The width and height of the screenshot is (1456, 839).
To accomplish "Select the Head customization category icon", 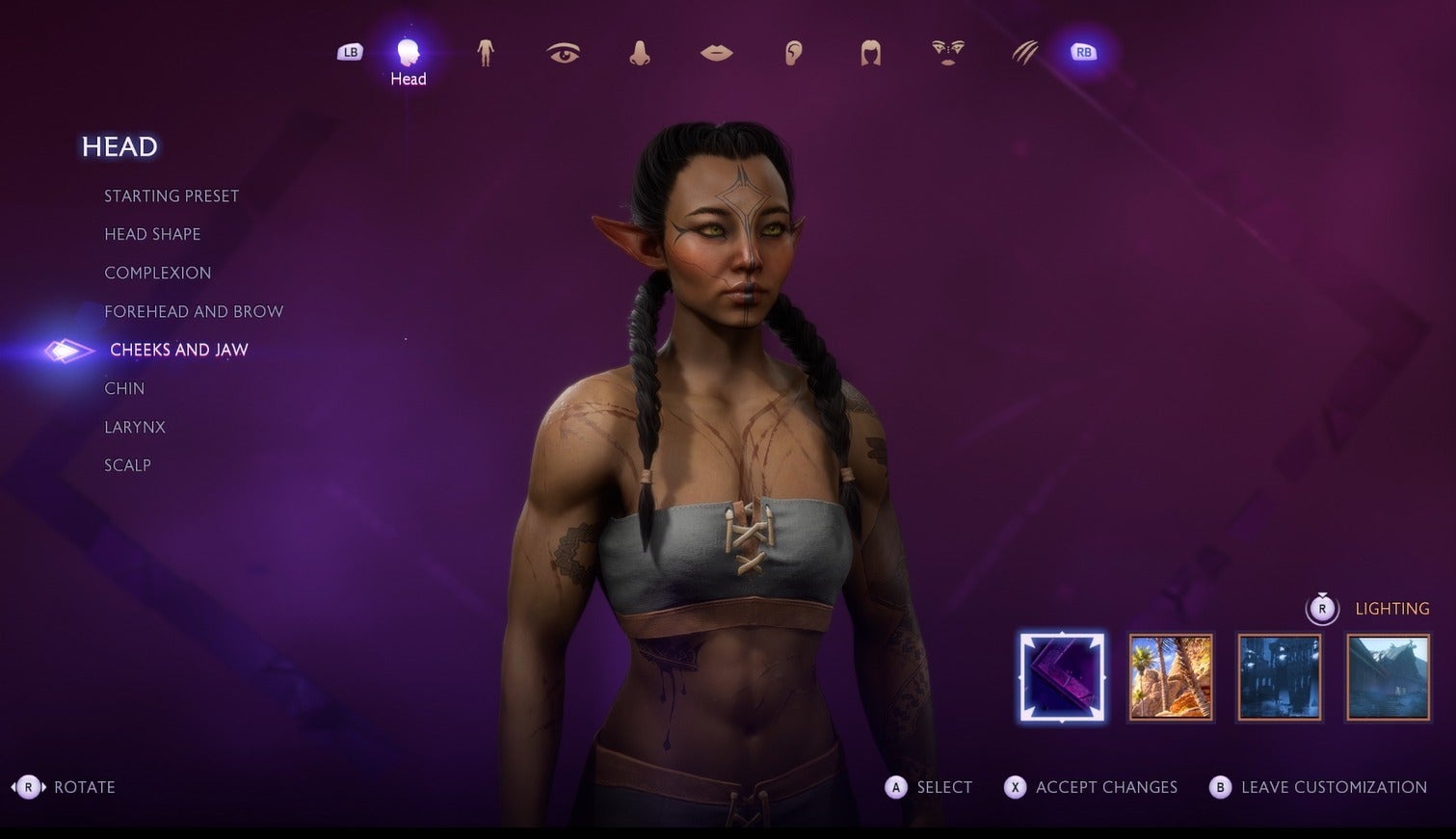I will pyautogui.click(x=408, y=53).
